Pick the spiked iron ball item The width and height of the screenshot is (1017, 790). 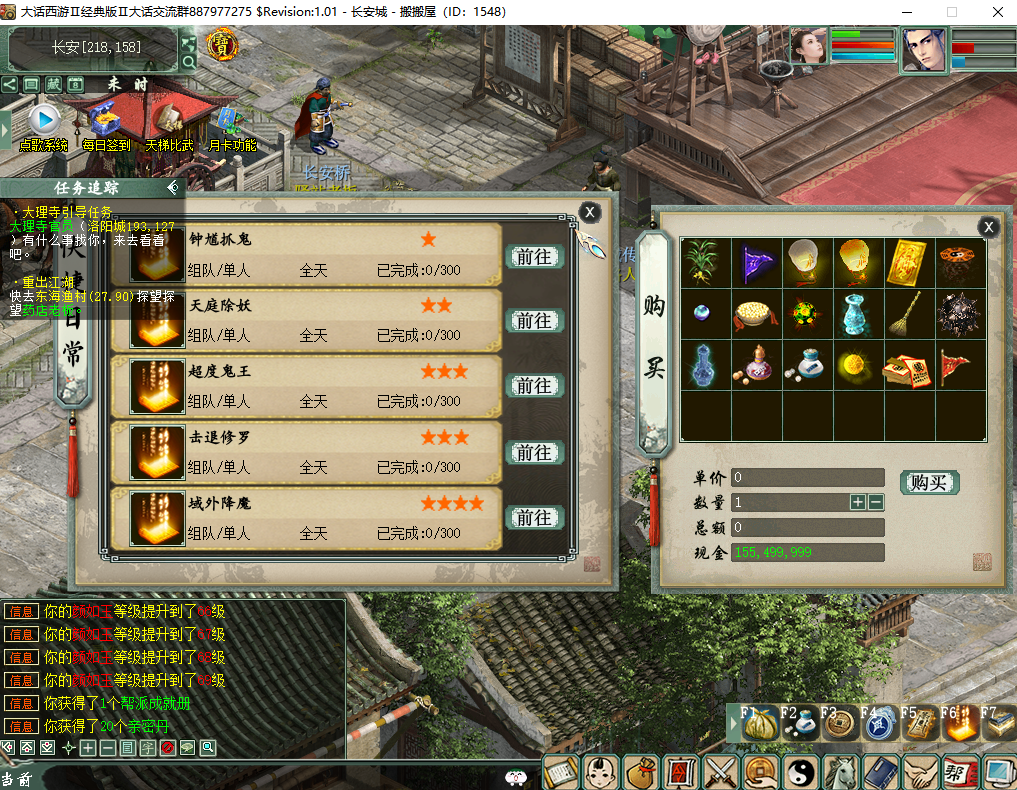point(960,314)
